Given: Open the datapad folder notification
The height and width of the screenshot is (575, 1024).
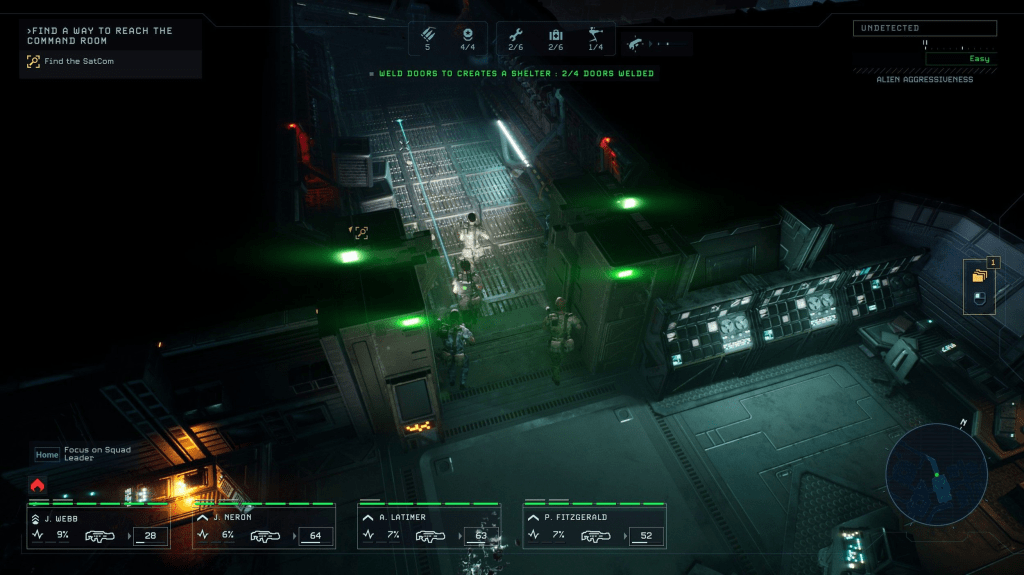Looking at the screenshot, I should point(980,274).
